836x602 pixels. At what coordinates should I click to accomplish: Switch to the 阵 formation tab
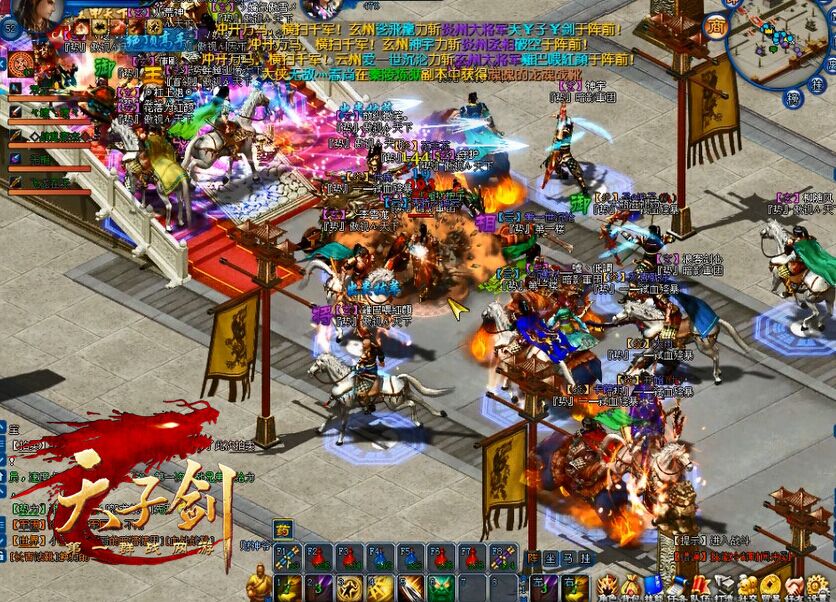click(x=533, y=558)
